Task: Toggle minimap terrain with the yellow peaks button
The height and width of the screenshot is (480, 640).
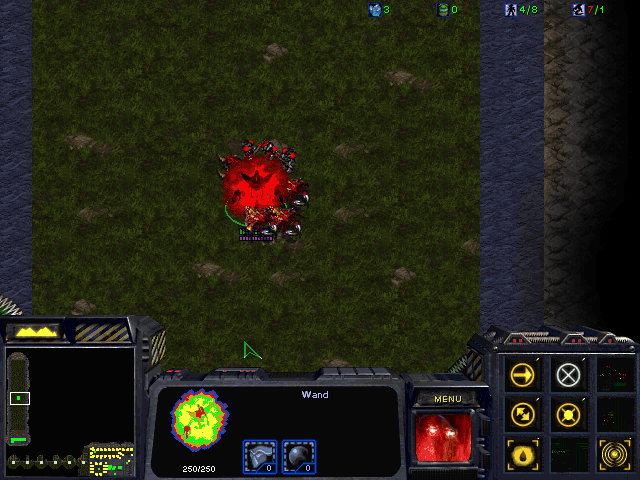Action: (x=33, y=331)
